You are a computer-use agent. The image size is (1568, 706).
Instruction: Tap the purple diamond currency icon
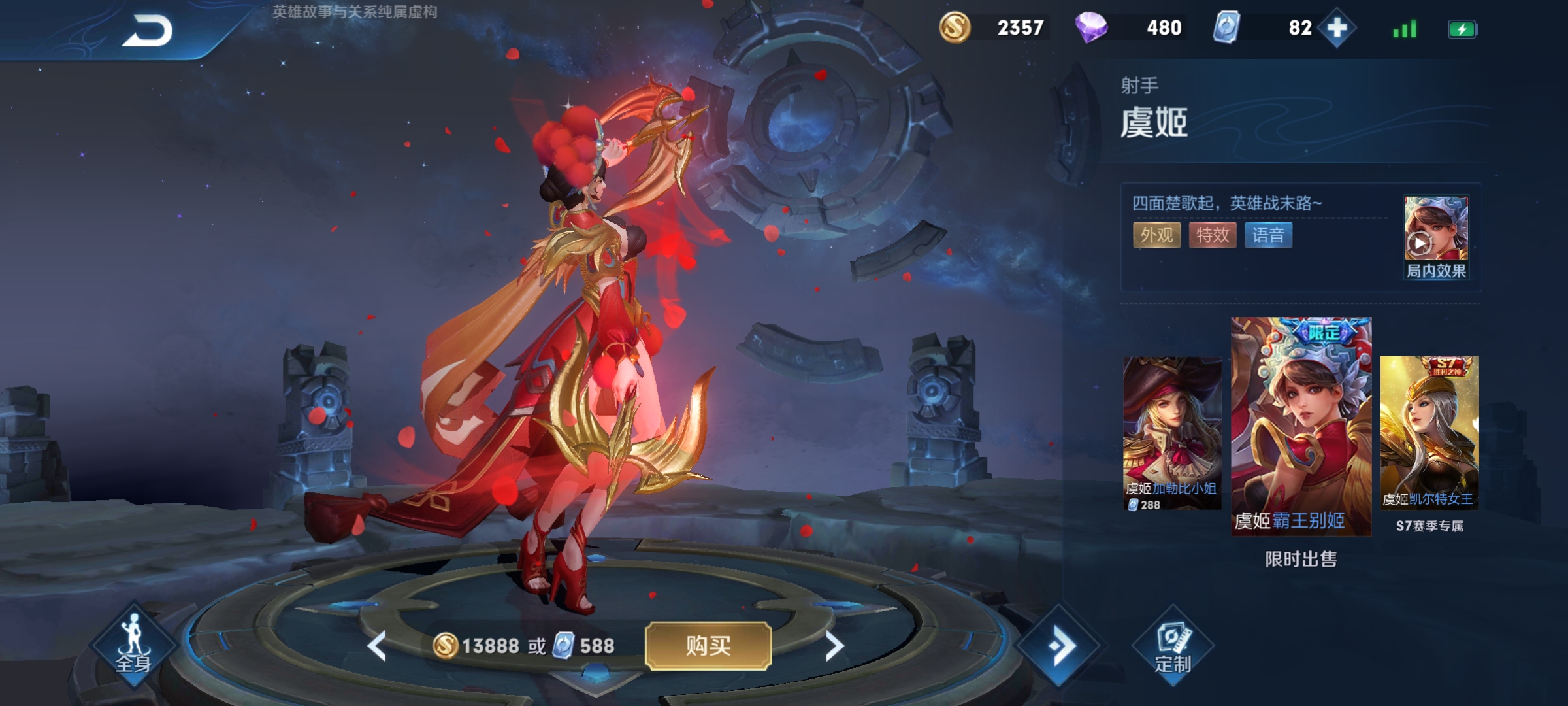(1091, 28)
